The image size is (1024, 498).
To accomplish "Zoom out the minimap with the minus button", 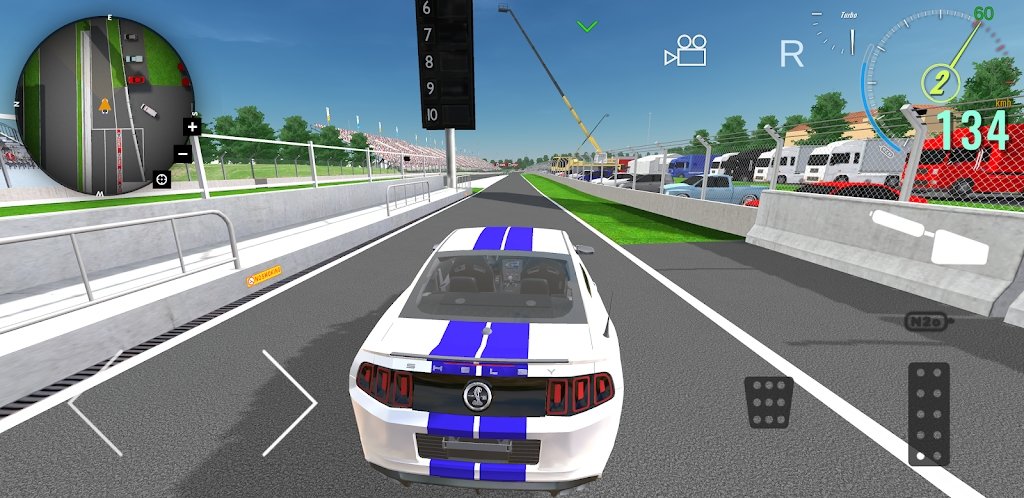I will pyautogui.click(x=183, y=154).
